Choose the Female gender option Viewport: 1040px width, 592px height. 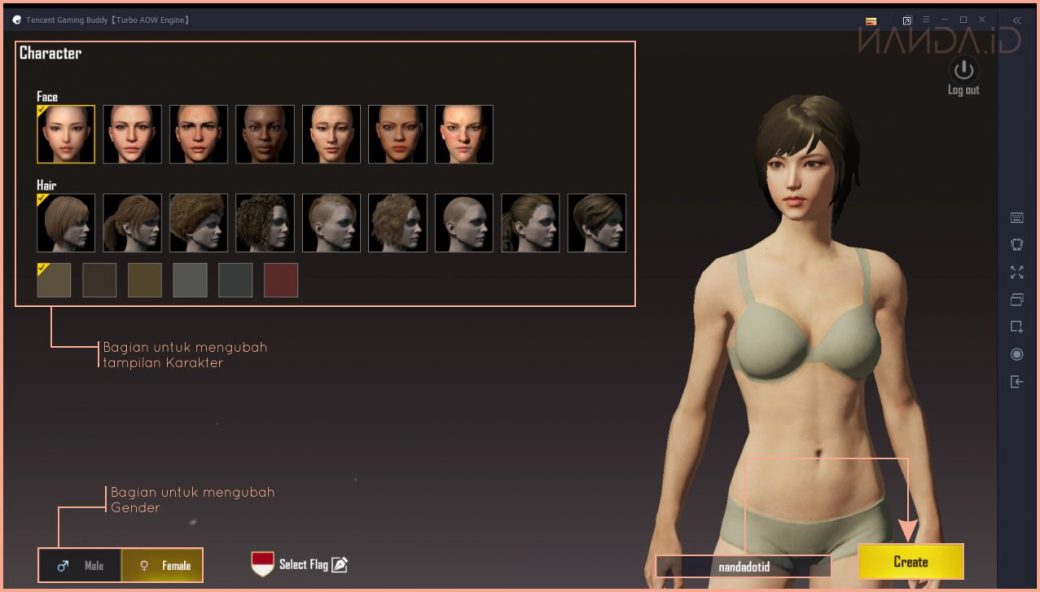pyautogui.click(x=162, y=566)
